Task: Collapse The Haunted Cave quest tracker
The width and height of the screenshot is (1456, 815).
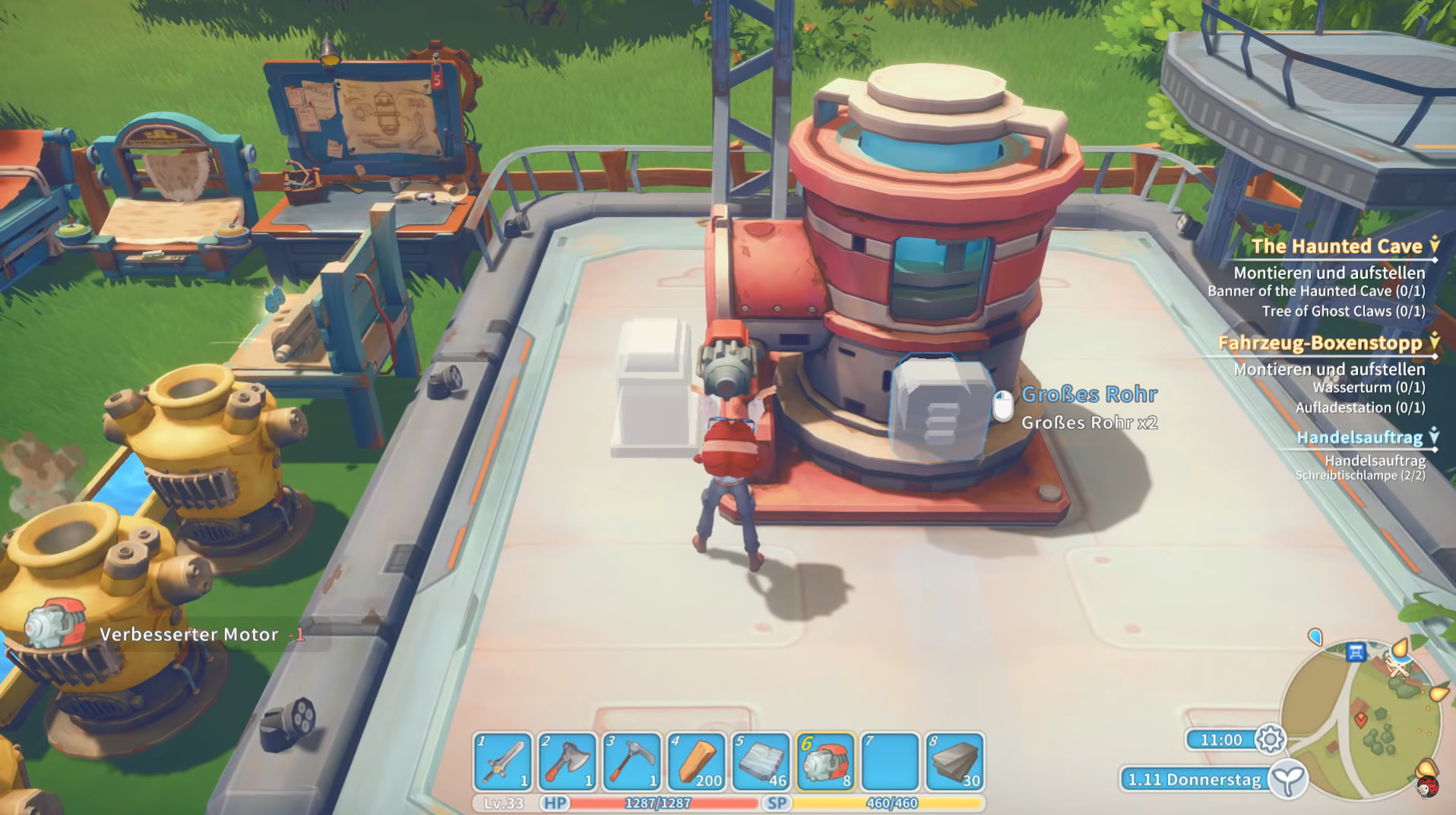Action: [x=1434, y=245]
